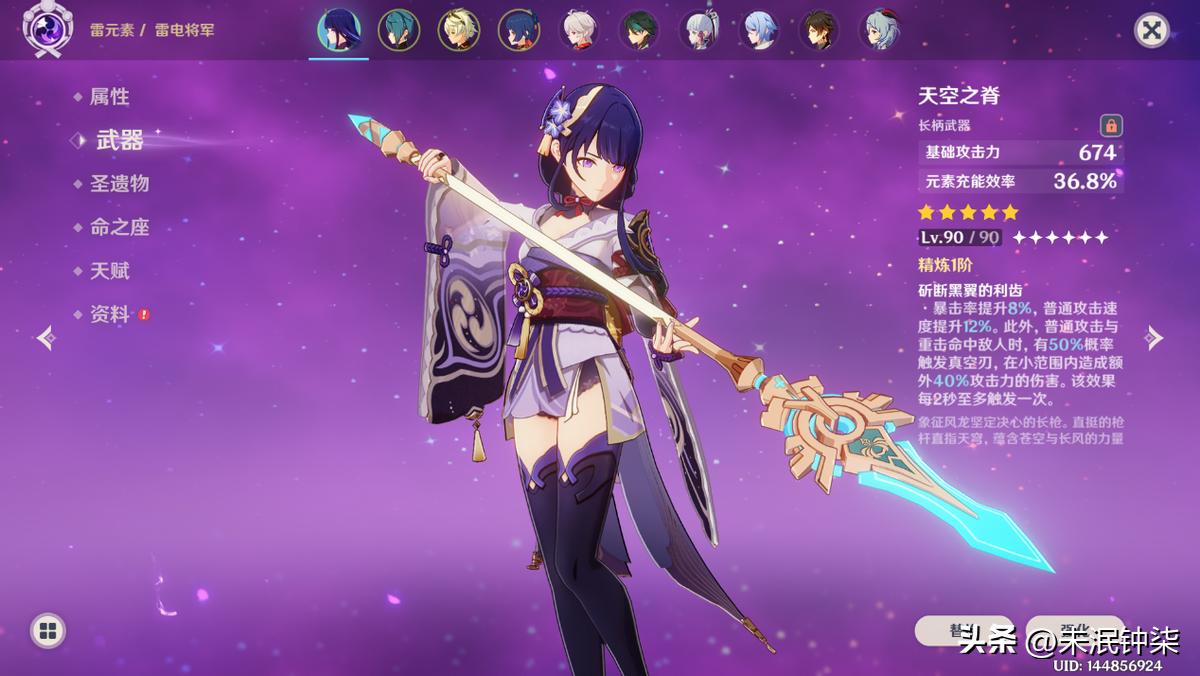This screenshot has height=676, width=1200.
Task: Open the 属性 attributes section
Action: click(109, 97)
